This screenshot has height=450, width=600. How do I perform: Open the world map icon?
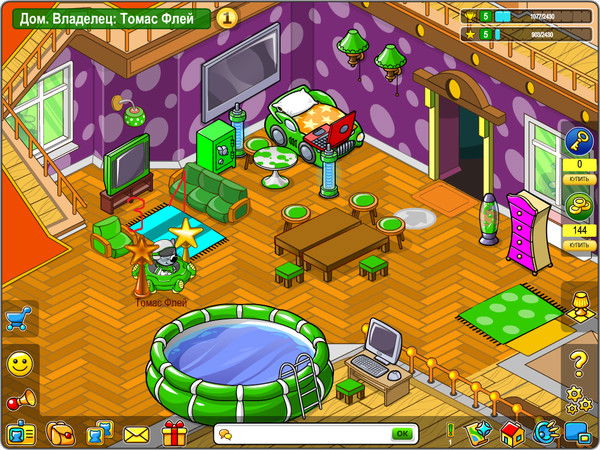click(x=480, y=434)
